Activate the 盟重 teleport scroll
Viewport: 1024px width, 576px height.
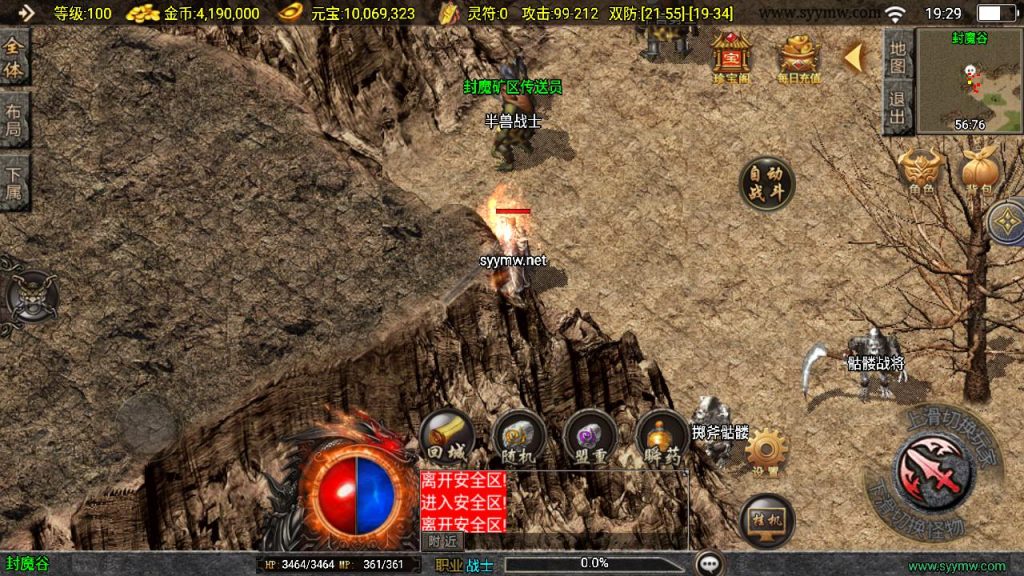point(590,436)
